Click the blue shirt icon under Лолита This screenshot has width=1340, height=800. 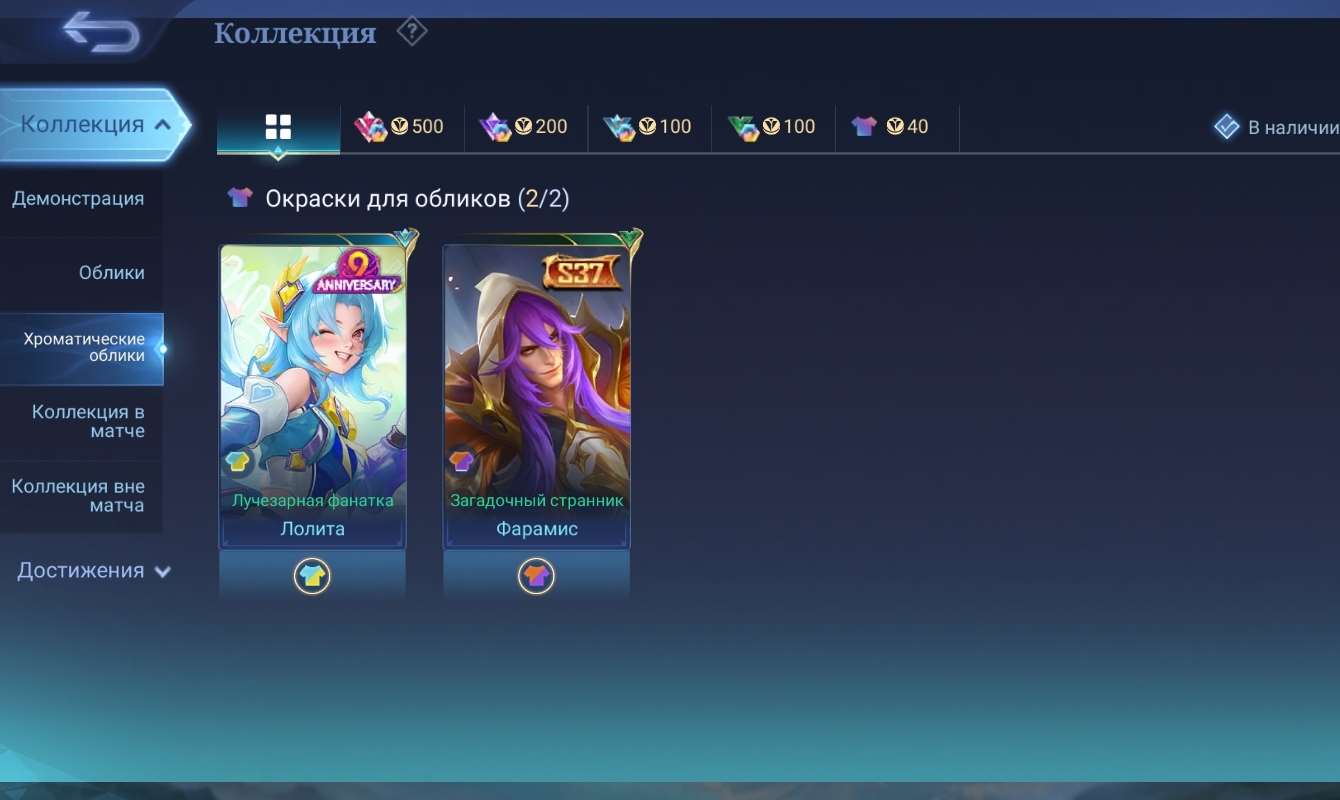pos(311,575)
